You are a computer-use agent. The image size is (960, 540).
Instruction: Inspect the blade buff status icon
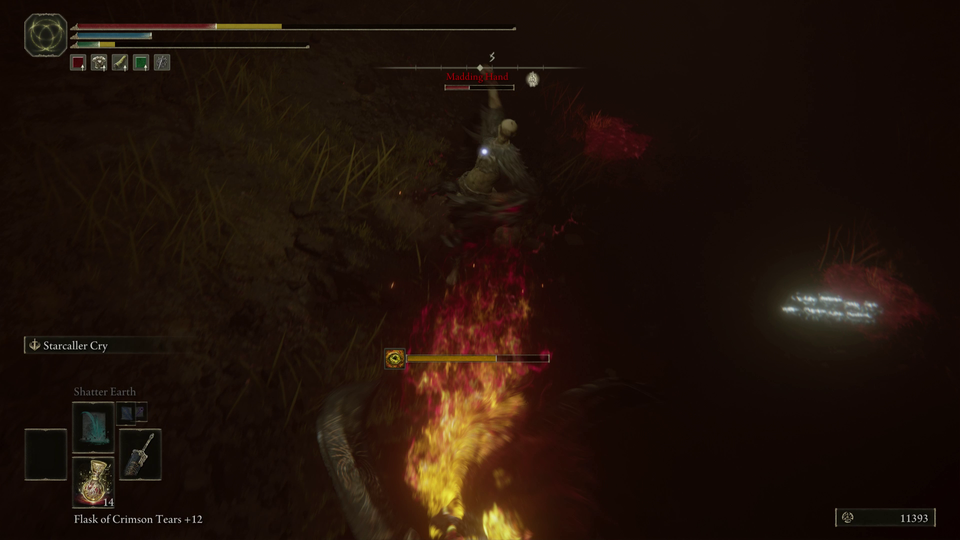(x=120, y=63)
